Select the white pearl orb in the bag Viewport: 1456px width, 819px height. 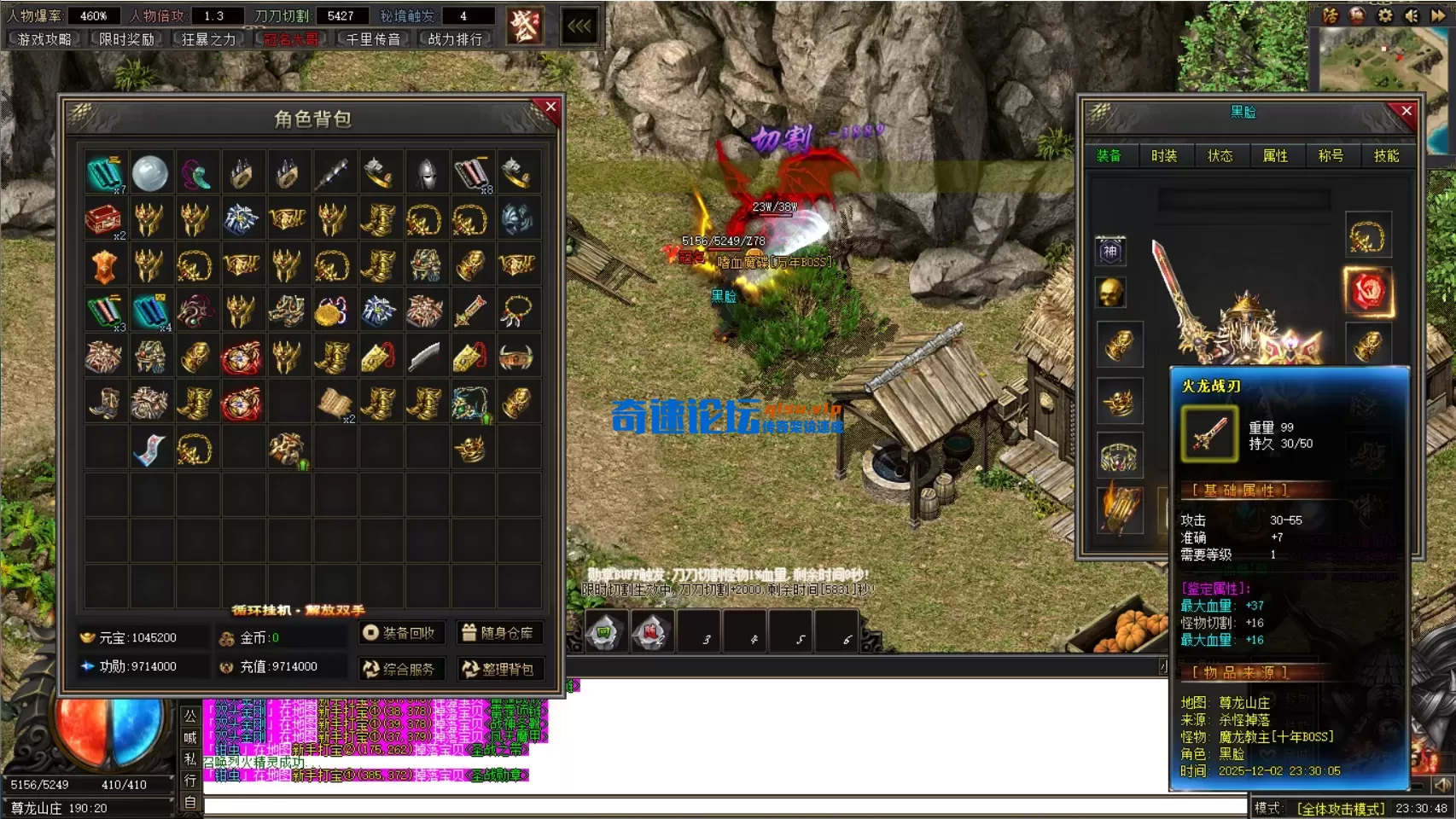[150, 173]
